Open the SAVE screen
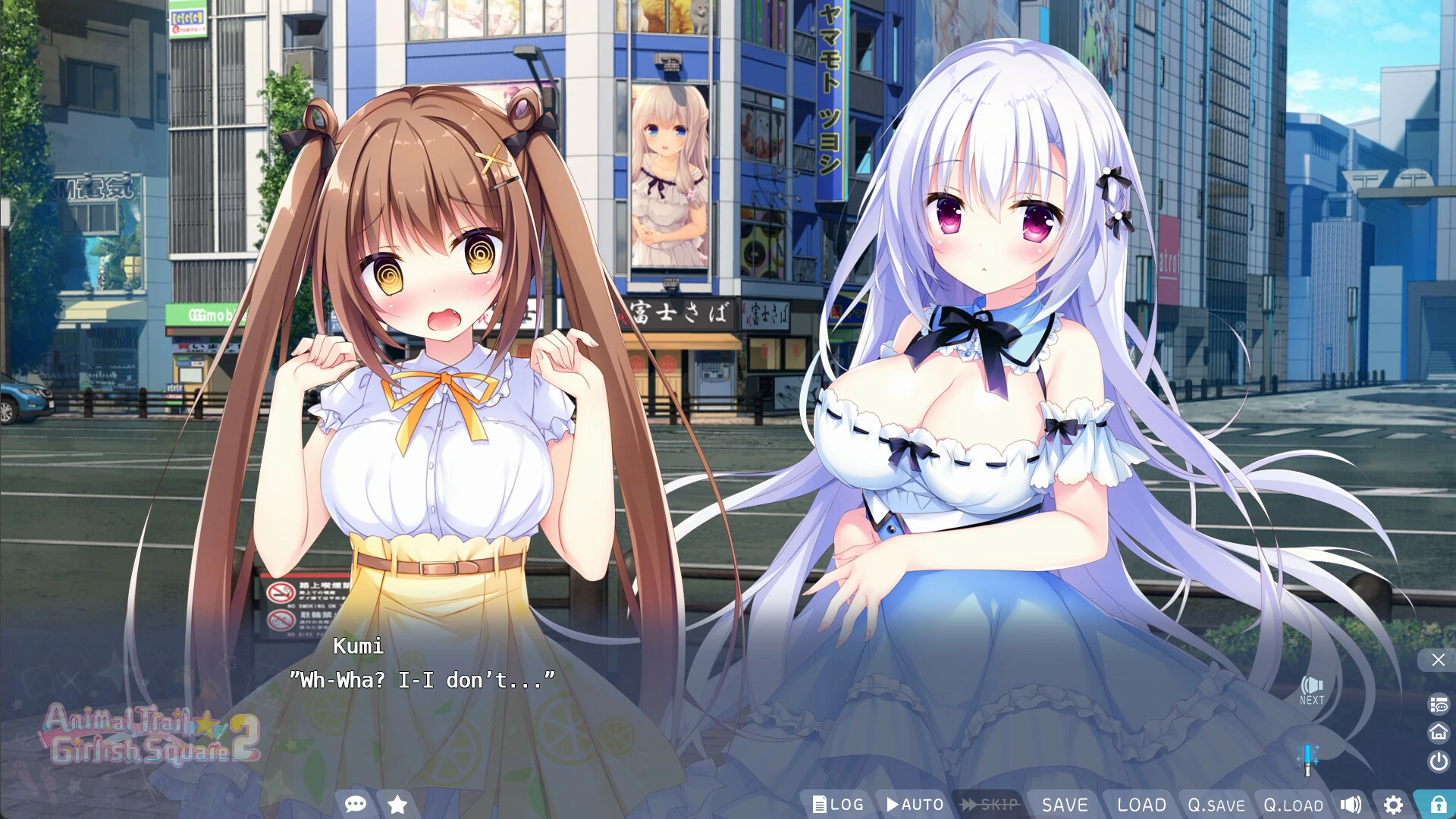The width and height of the screenshot is (1456, 819). pyautogui.click(x=1065, y=805)
